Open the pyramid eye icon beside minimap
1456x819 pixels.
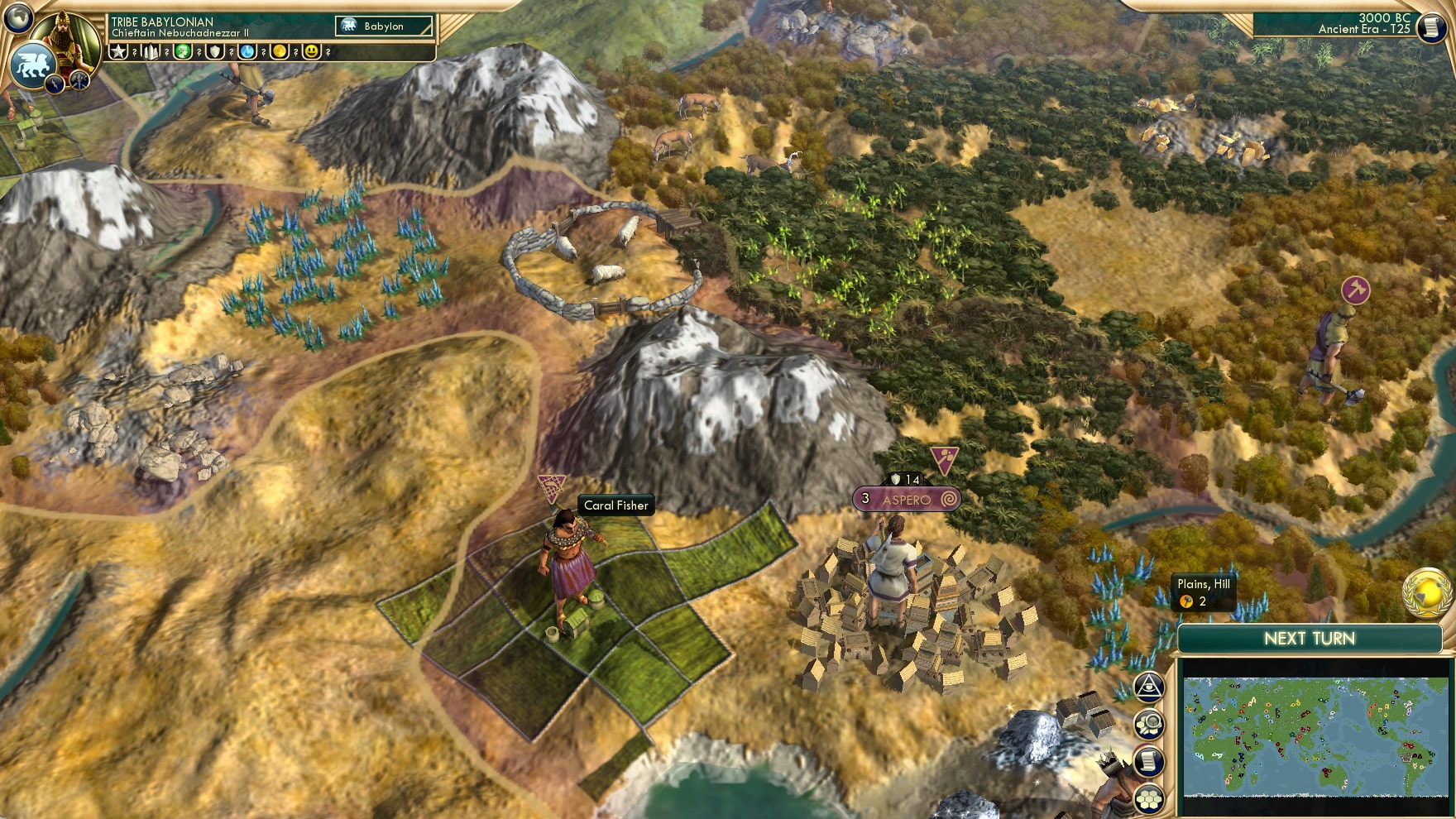click(x=1149, y=687)
